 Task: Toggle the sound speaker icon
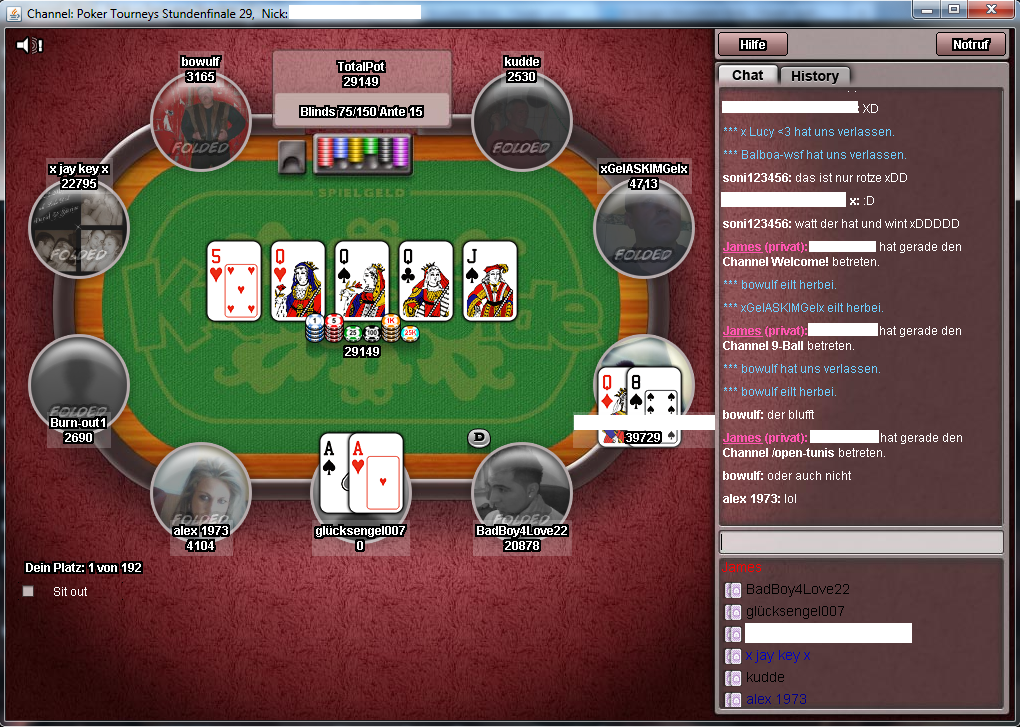point(30,45)
